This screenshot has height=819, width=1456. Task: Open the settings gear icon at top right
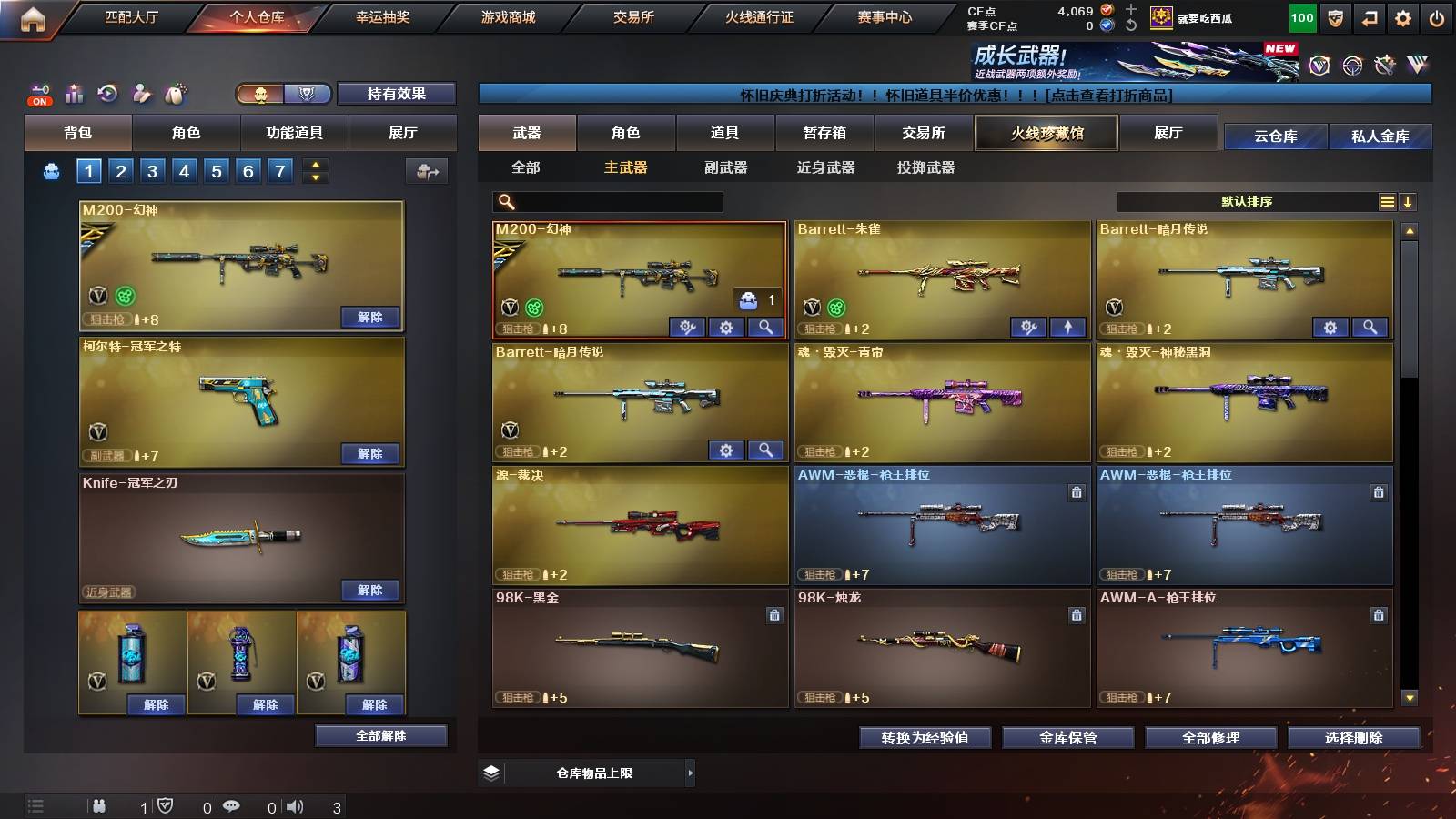tap(1404, 16)
